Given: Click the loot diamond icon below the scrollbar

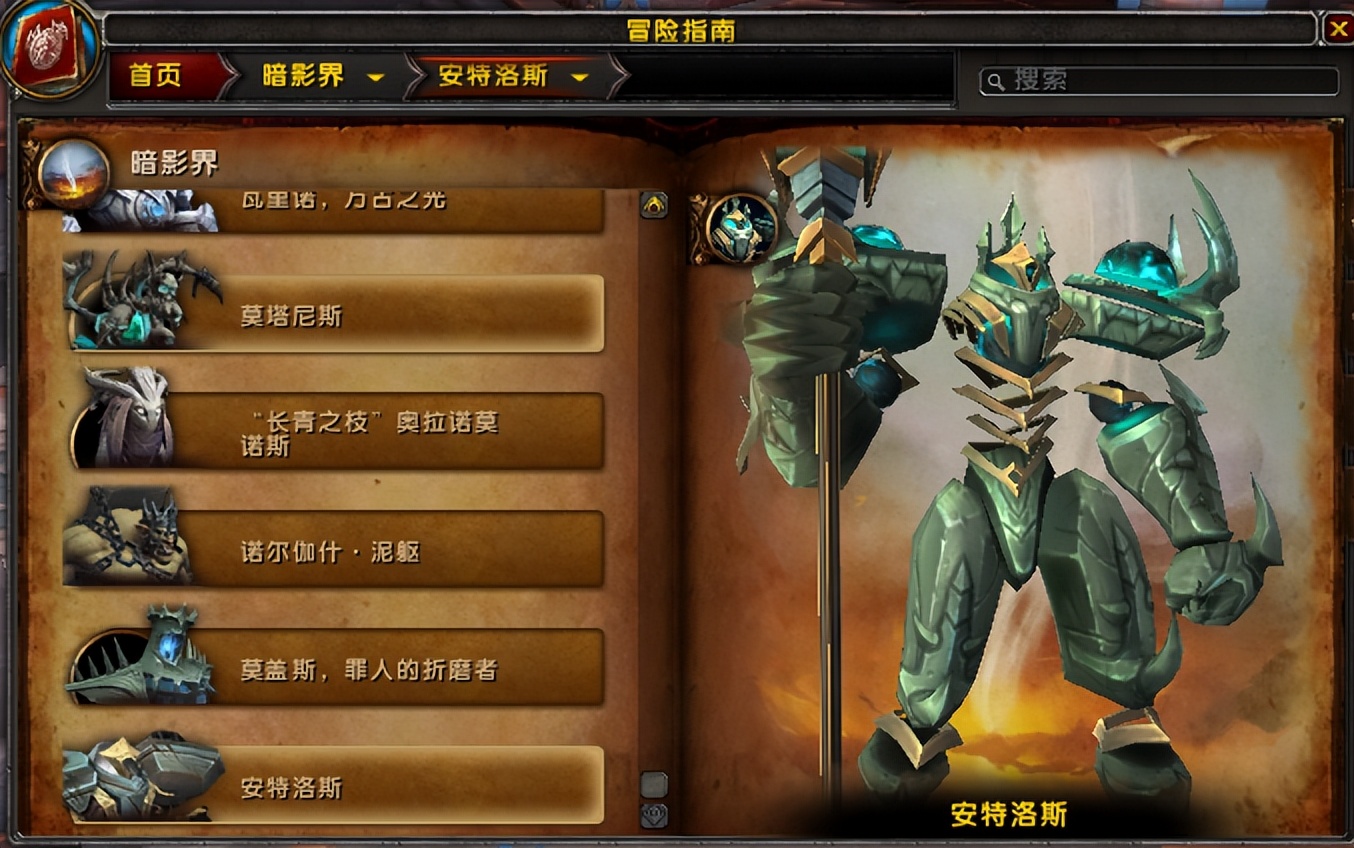Looking at the screenshot, I should [655, 815].
